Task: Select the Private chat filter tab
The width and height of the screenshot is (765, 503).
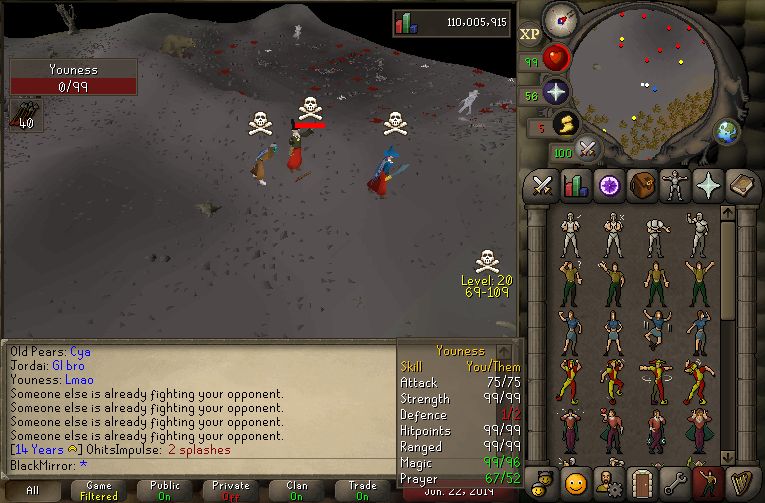Action: pyautogui.click(x=231, y=490)
